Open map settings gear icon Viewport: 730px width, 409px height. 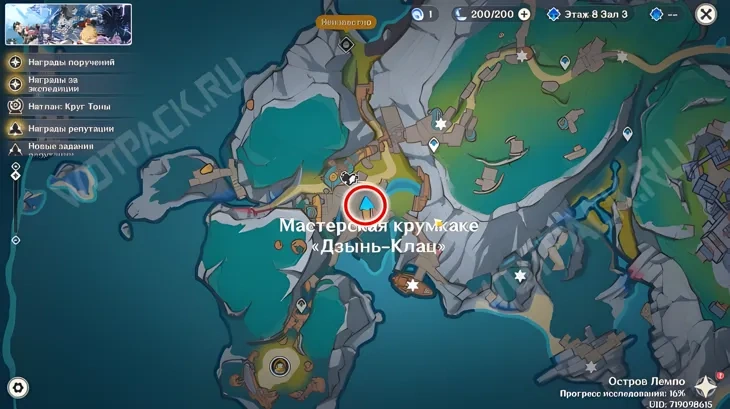pos(18,388)
